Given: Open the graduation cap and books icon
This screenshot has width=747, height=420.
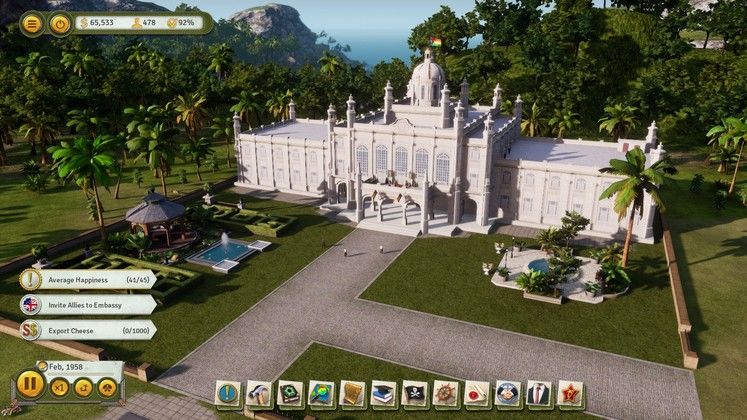Looking at the screenshot, I should point(383,393).
